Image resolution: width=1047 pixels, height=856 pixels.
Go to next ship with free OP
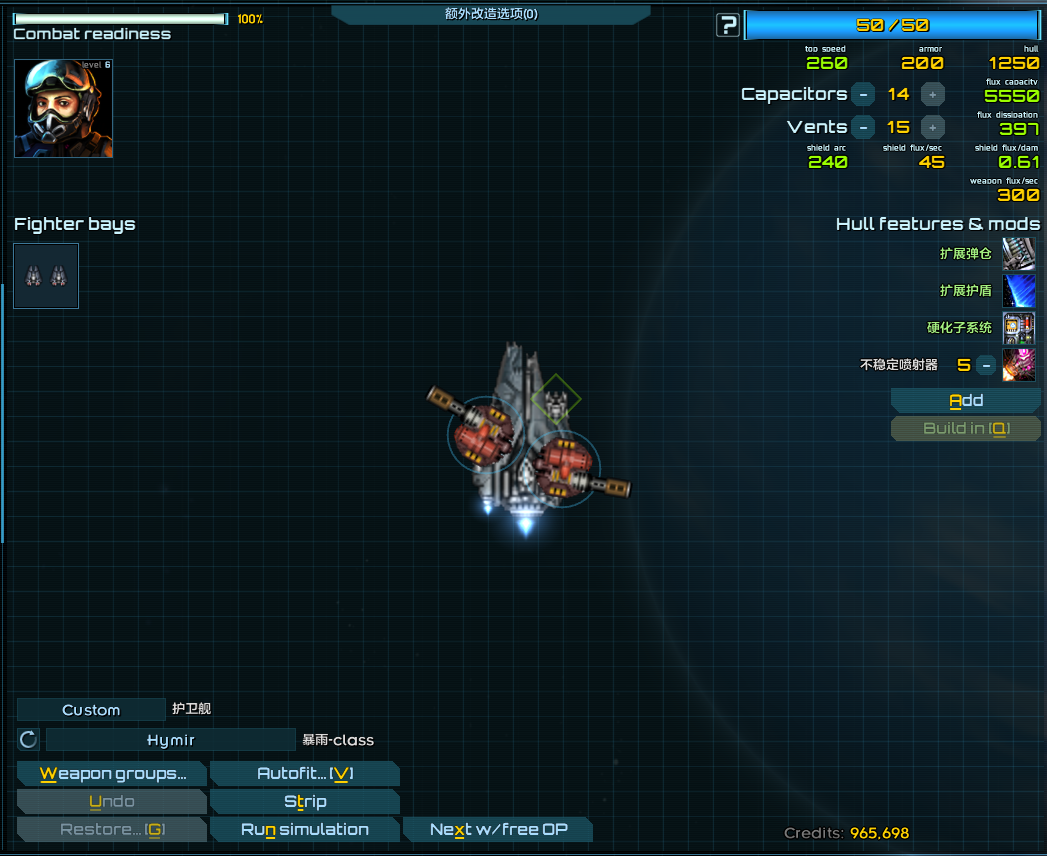point(497,830)
